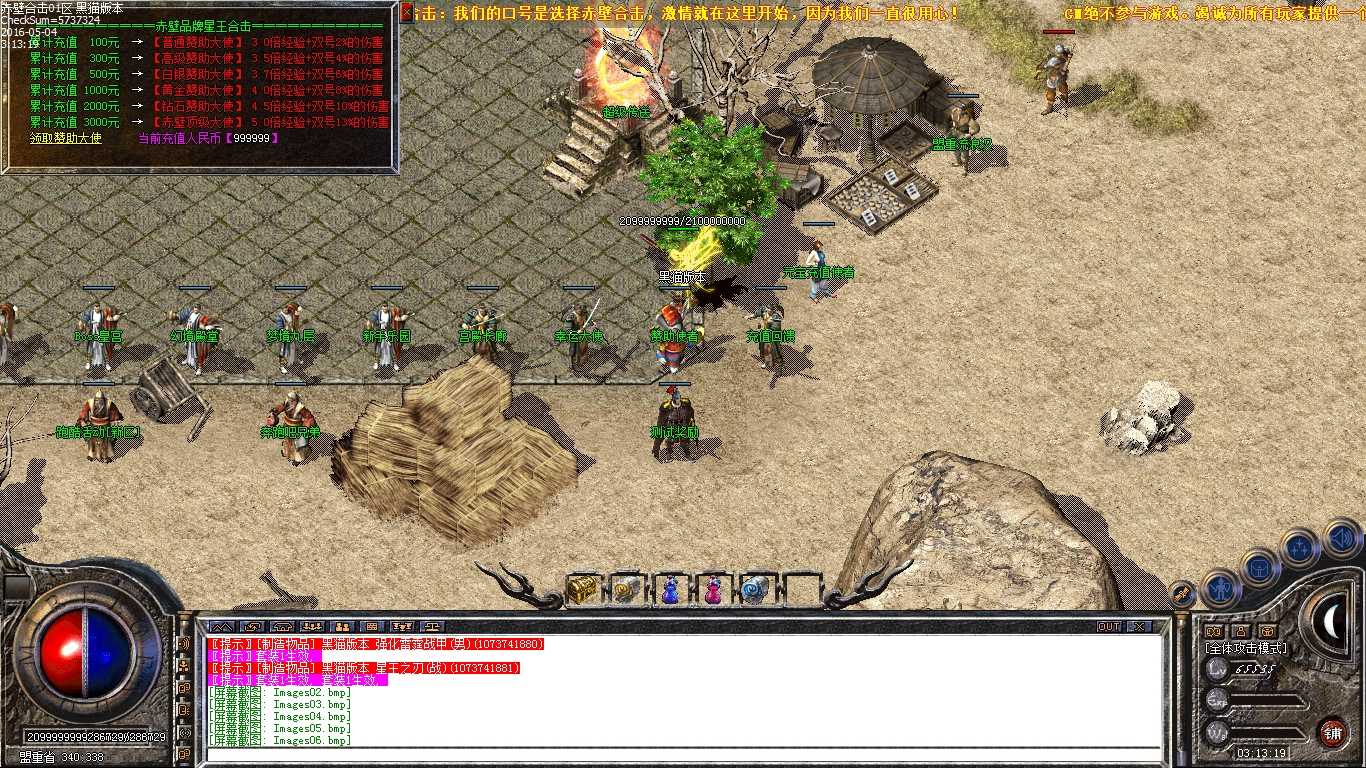1366x768 pixels.
Task: Open the inventory bag icon
Action: tap(1258, 569)
